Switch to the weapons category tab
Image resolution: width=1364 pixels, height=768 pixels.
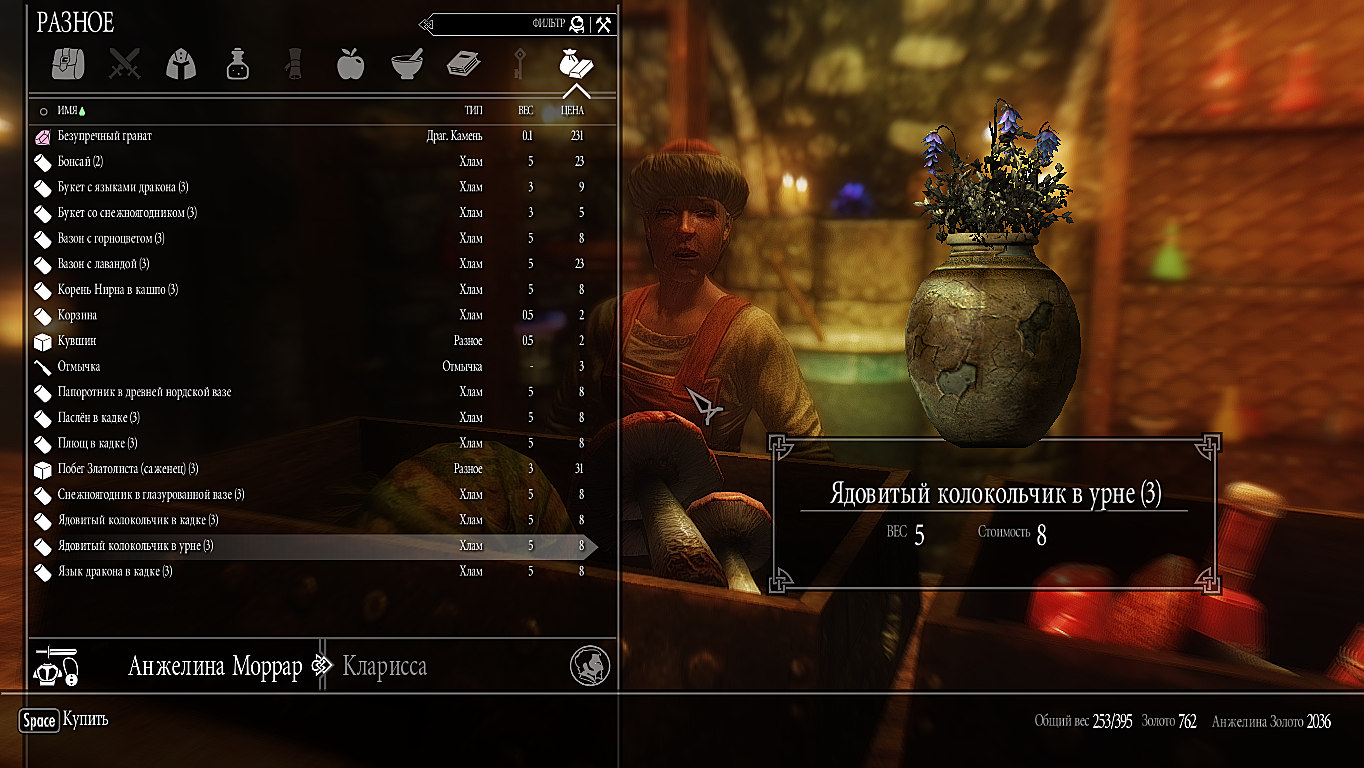coord(125,64)
